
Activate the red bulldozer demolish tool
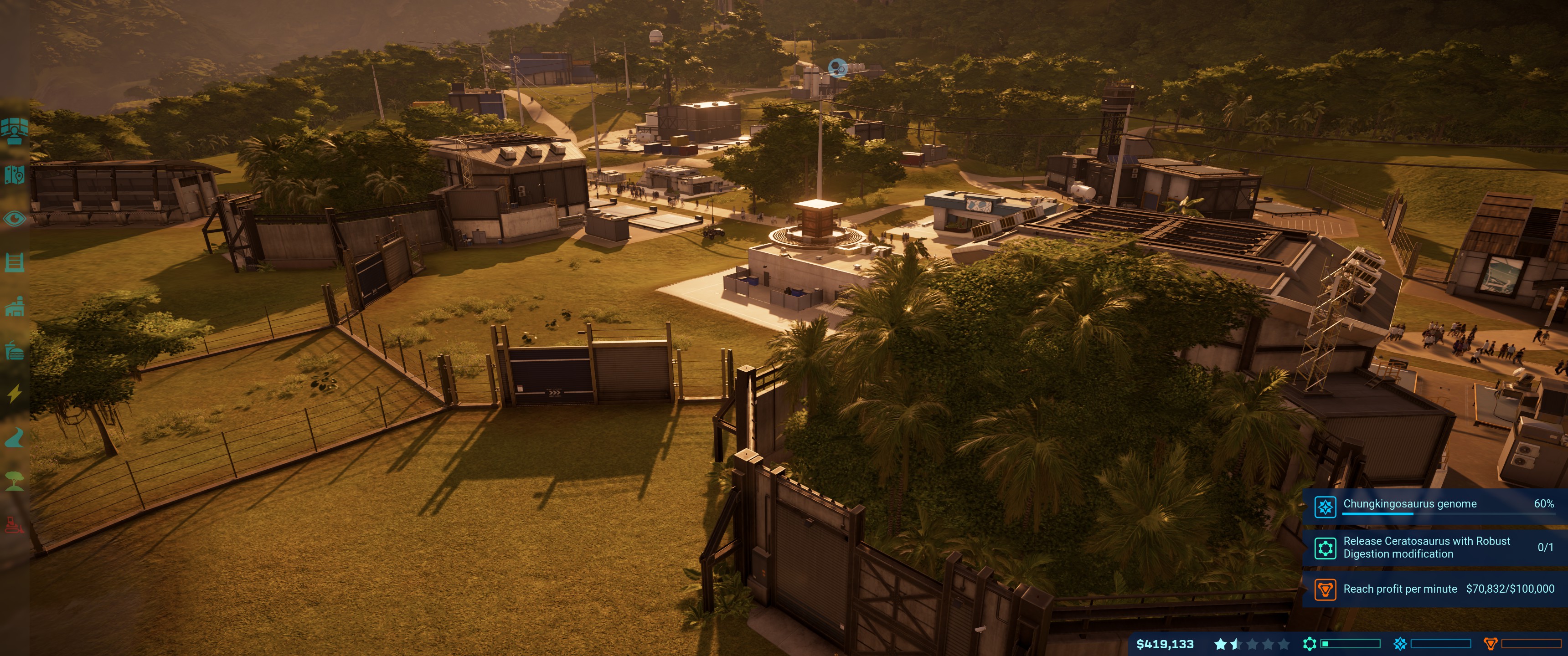(14, 524)
